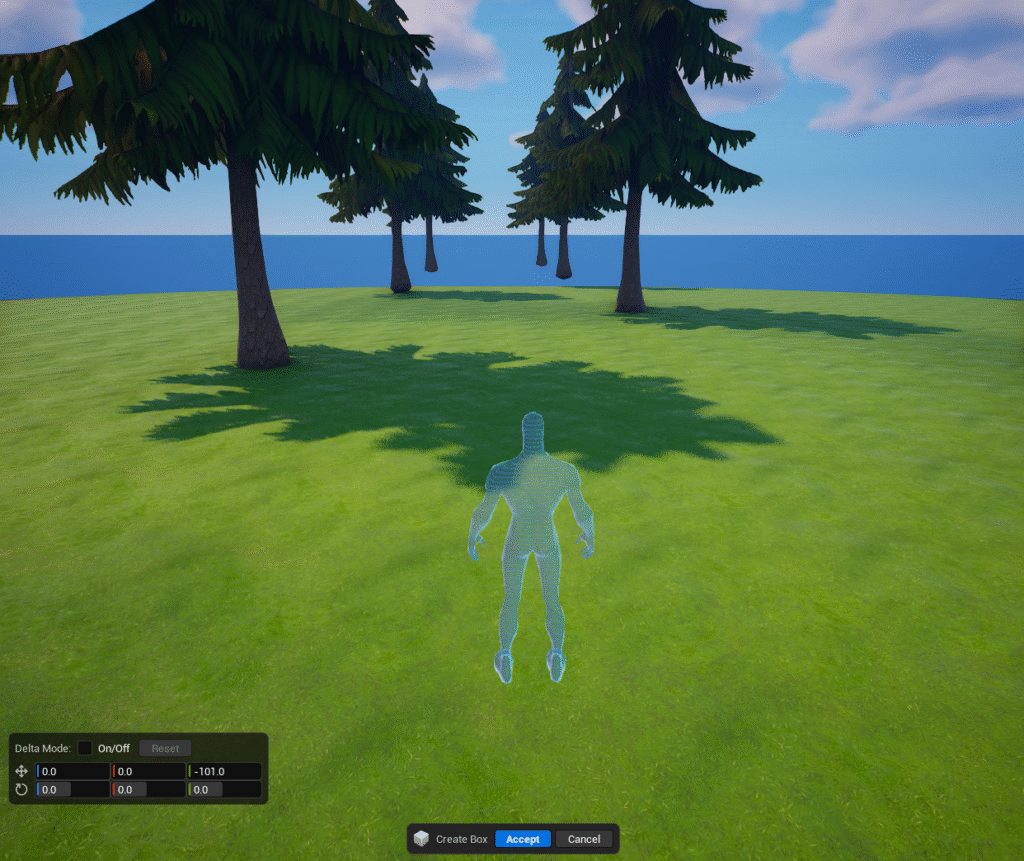Cancel the Create Box action
The image size is (1024, 861).
tap(584, 839)
